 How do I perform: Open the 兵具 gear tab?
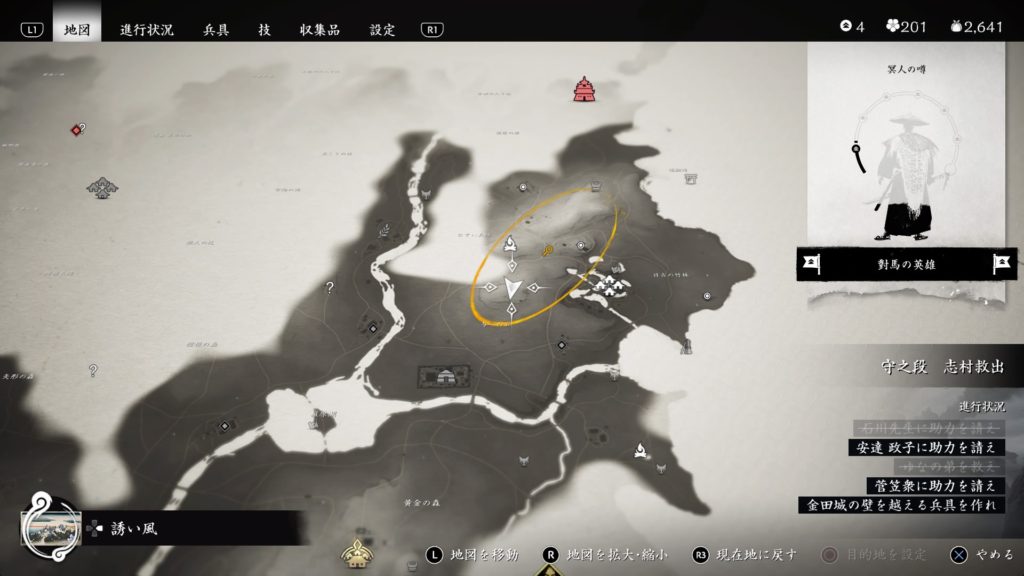pos(216,29)
